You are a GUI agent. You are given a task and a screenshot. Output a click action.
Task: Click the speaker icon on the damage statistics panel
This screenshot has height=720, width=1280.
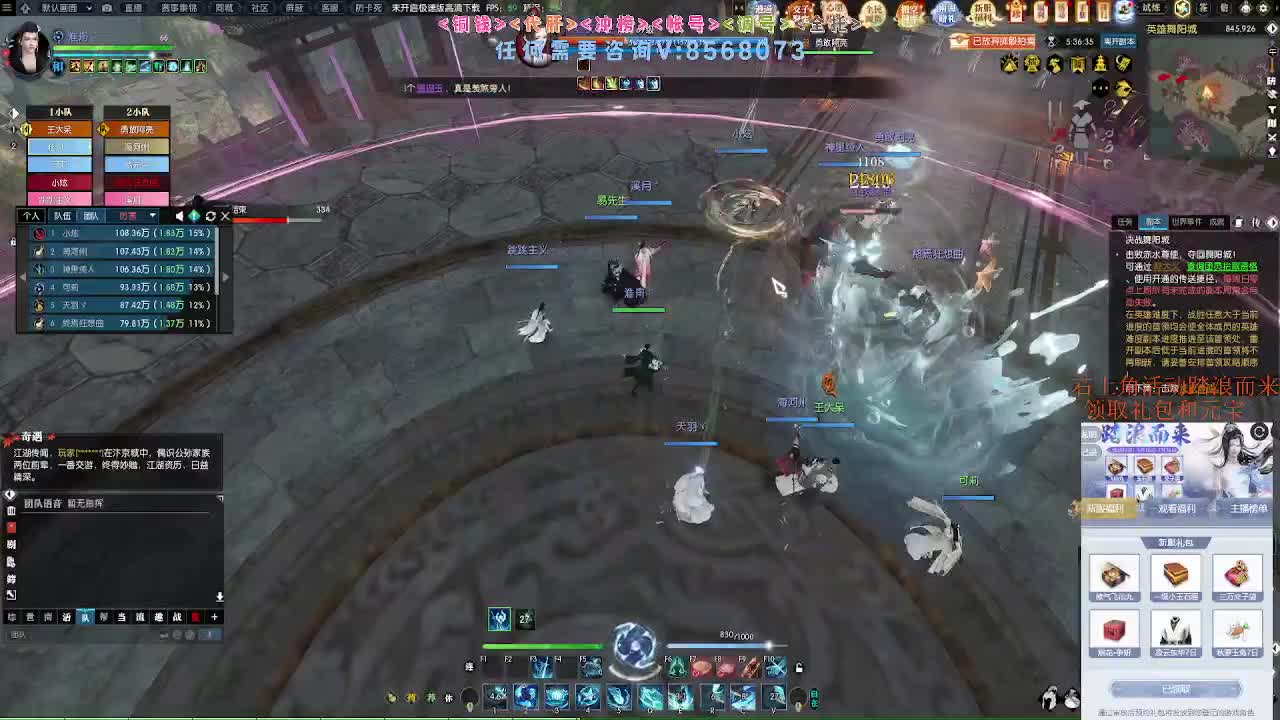[x=180, y=217]
